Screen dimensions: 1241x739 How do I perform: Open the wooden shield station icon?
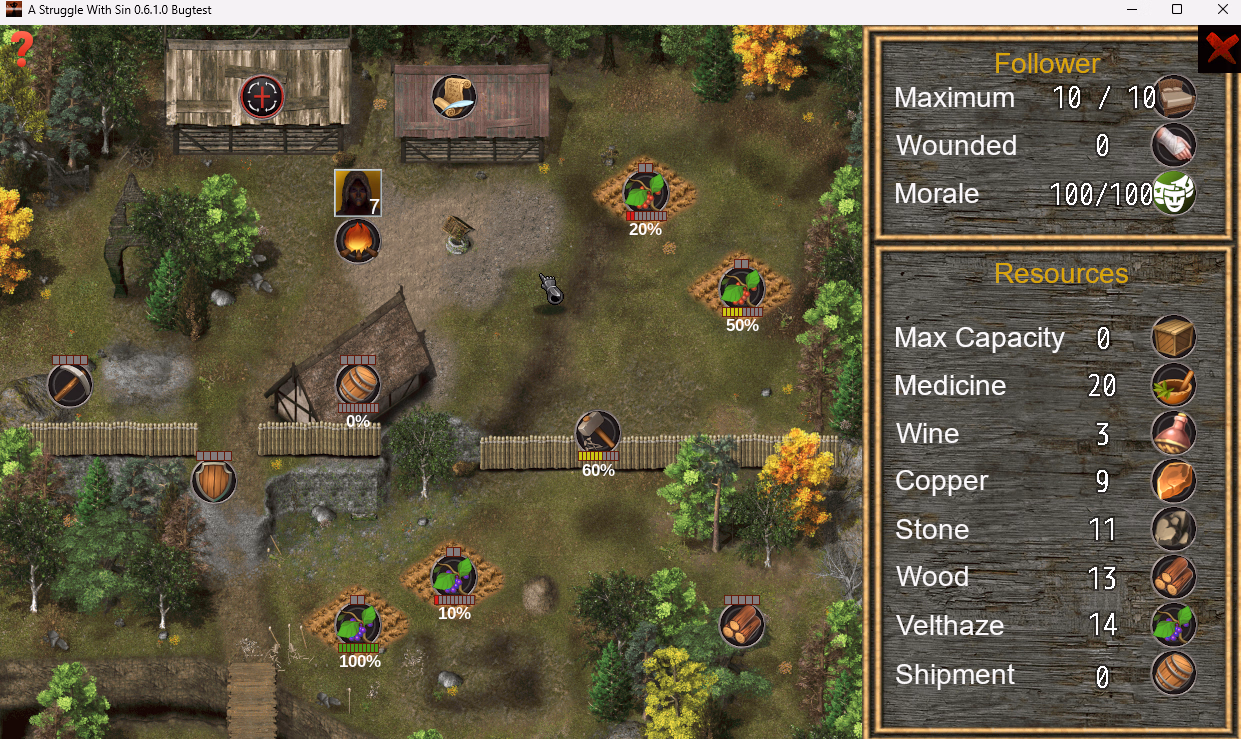(x=214, y=480)
